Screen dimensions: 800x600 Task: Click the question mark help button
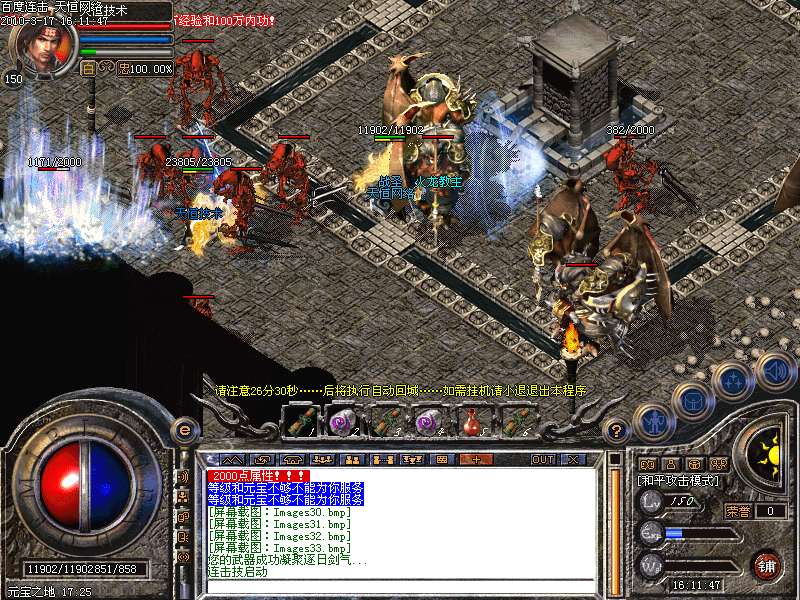pos(617,432)
